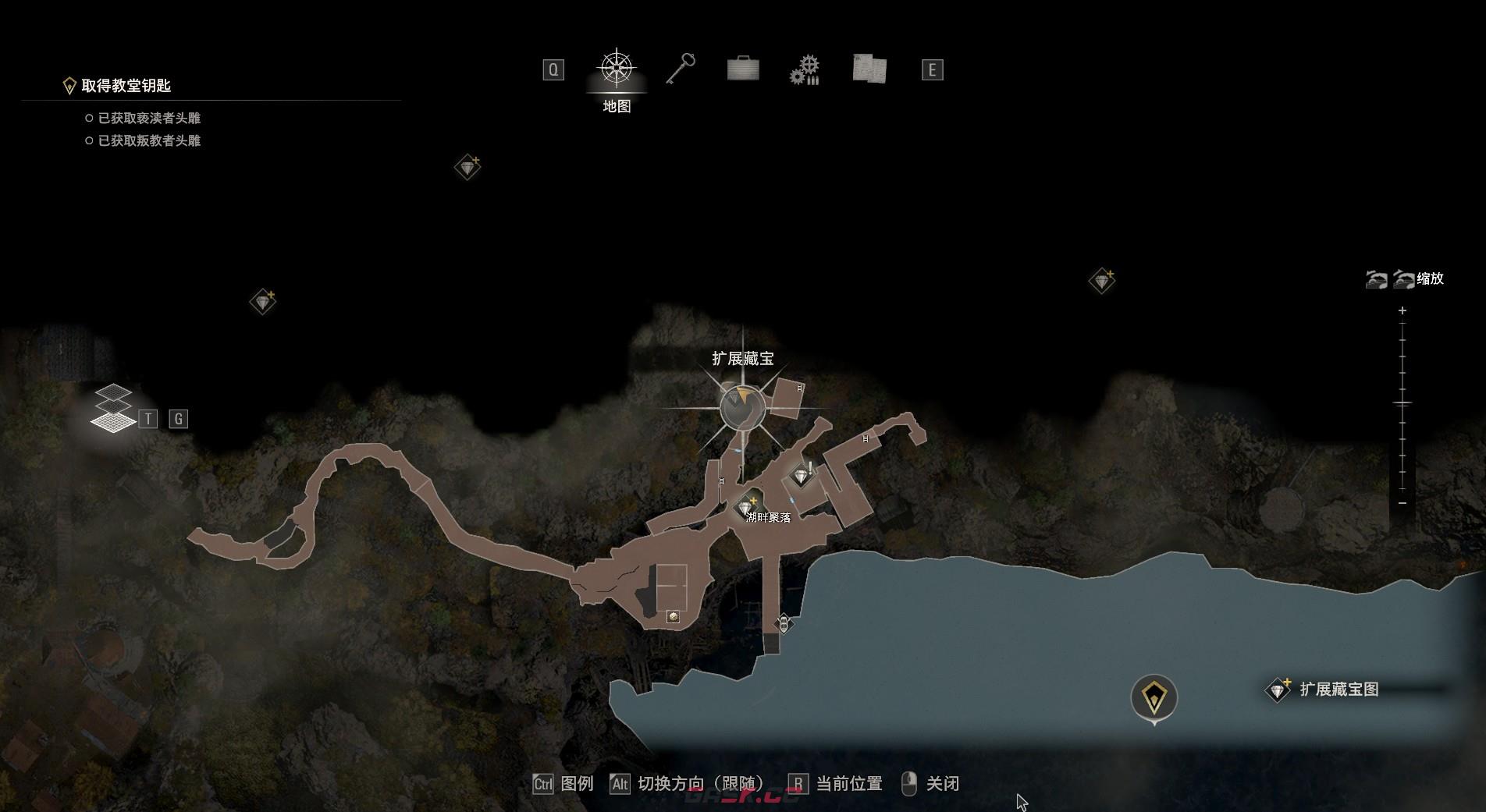Image resolution: width=1486 pixels, height=812 pixels.
Task: Select the treasure marker beside 湖畔聚落 label
Action: click(745, 507)
